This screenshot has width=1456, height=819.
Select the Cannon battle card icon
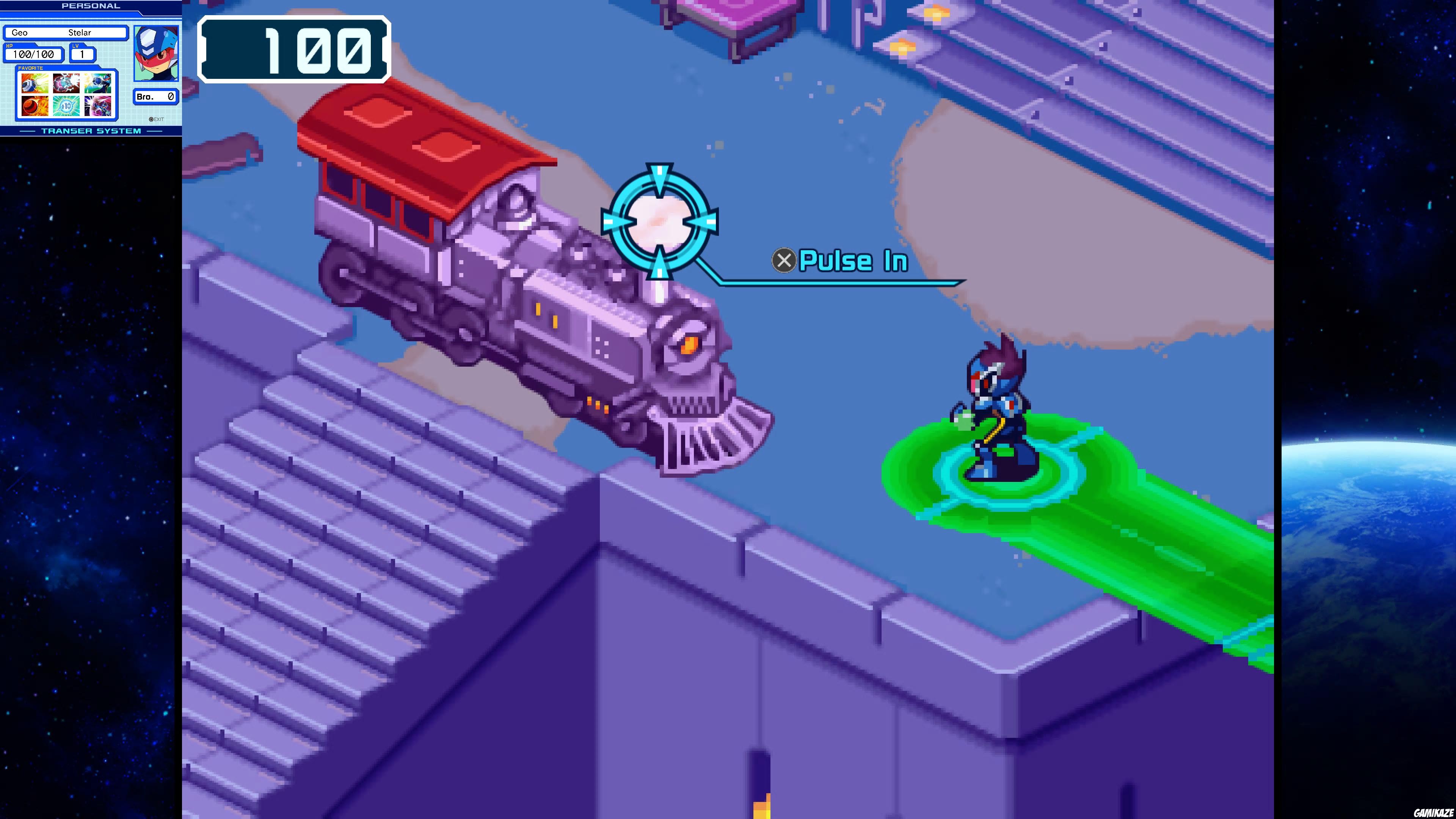tap(35, 84)
